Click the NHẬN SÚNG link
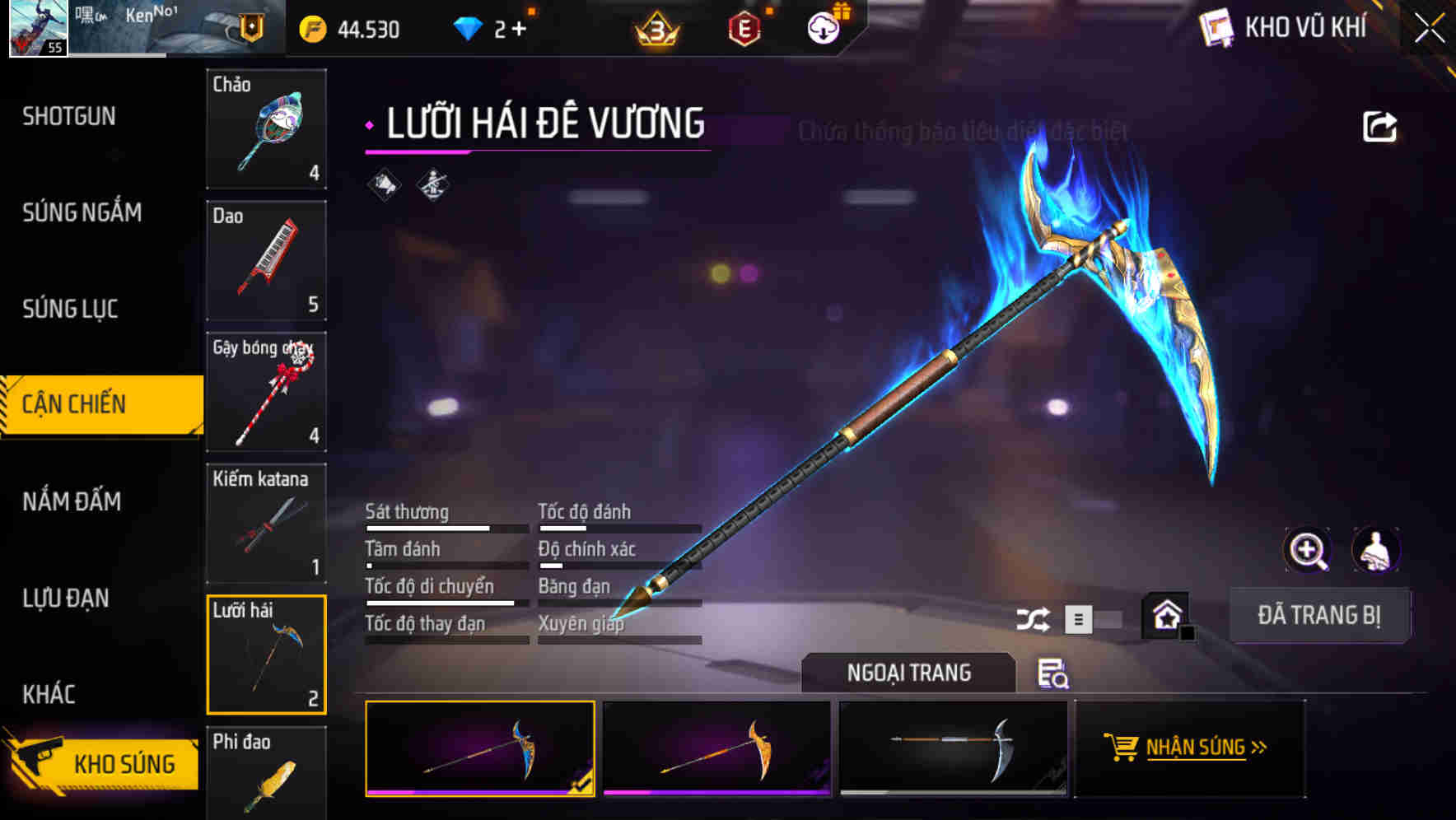This screenshot has height=820, width=1456. pos(1196,748)
